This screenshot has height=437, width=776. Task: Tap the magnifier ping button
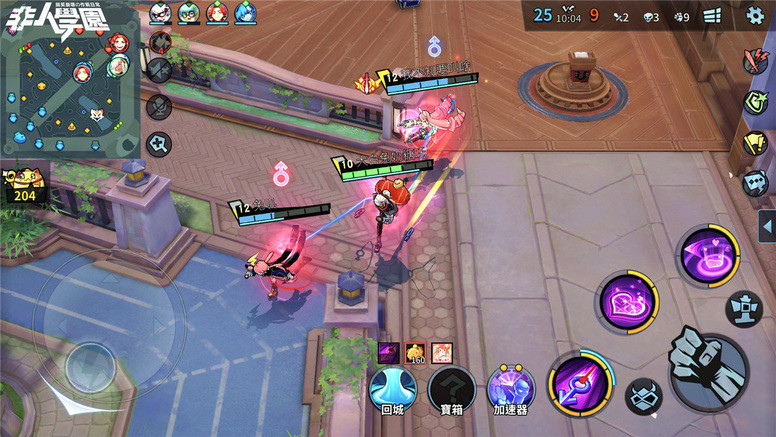point(159,144)
